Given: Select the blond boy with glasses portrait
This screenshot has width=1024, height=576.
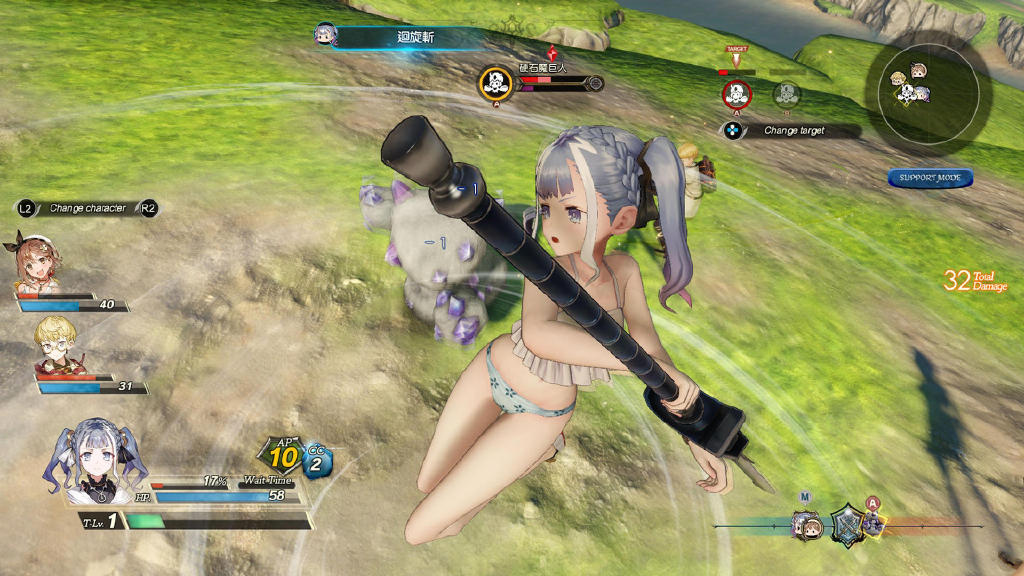Looking at the screenshot, I should click(54, 344).
